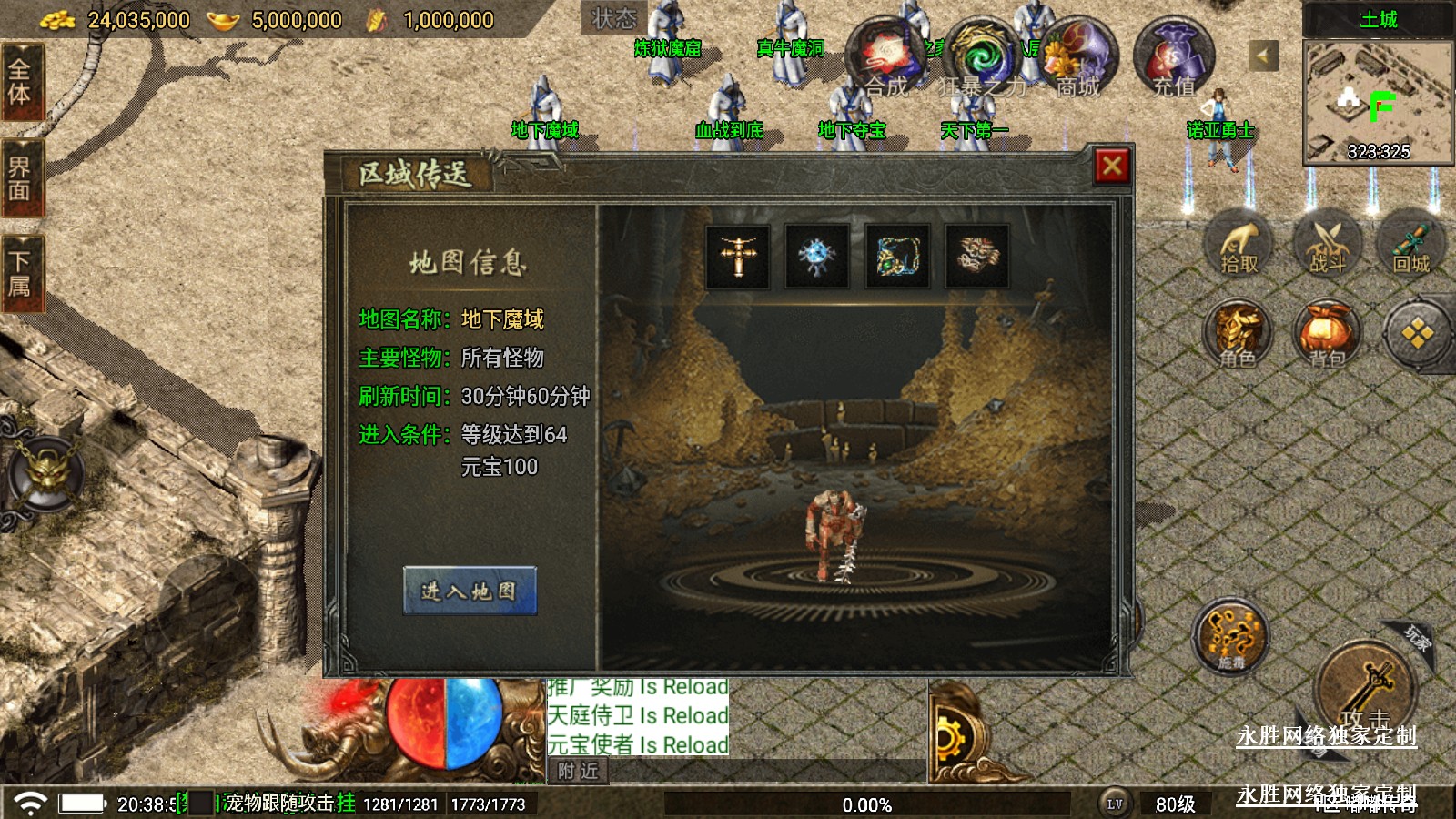Open the 状态 status tab
This screenshot has height=819, width=1456.
tap(613, 18)
